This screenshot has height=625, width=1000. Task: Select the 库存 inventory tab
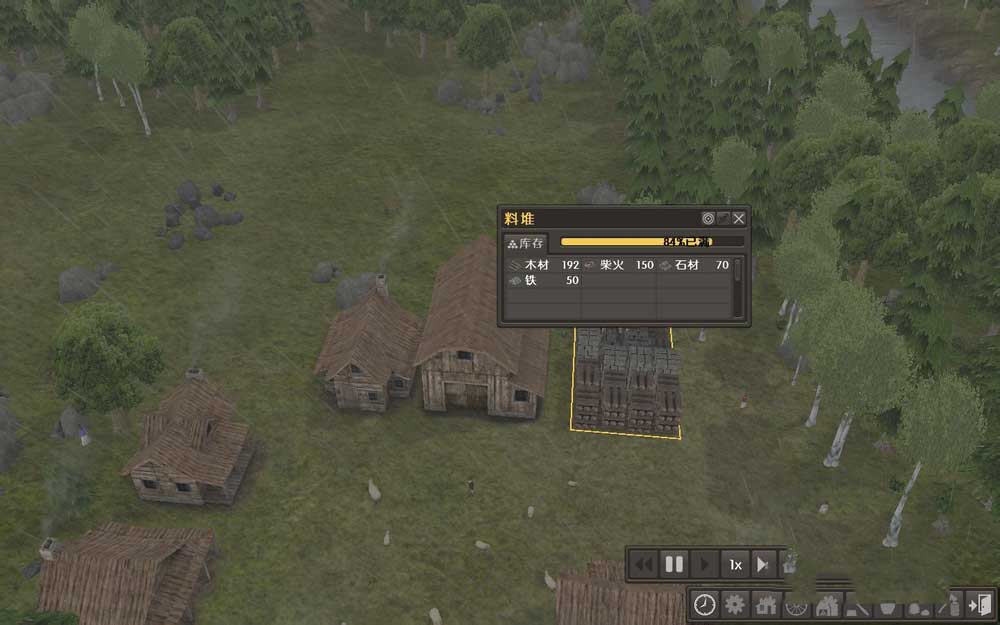[526, 243]
